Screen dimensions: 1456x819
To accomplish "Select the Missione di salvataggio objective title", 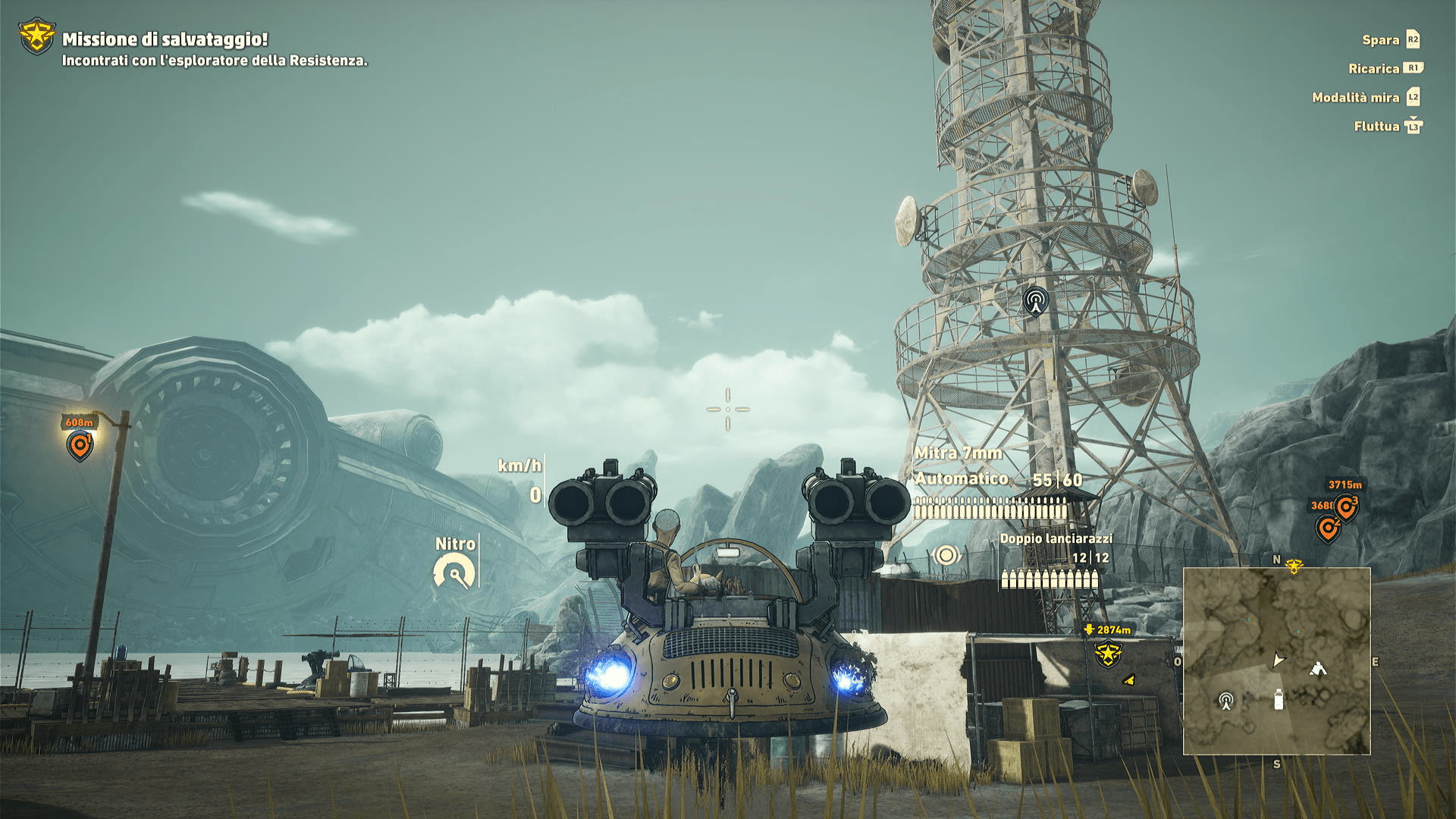I will point(165,39).
